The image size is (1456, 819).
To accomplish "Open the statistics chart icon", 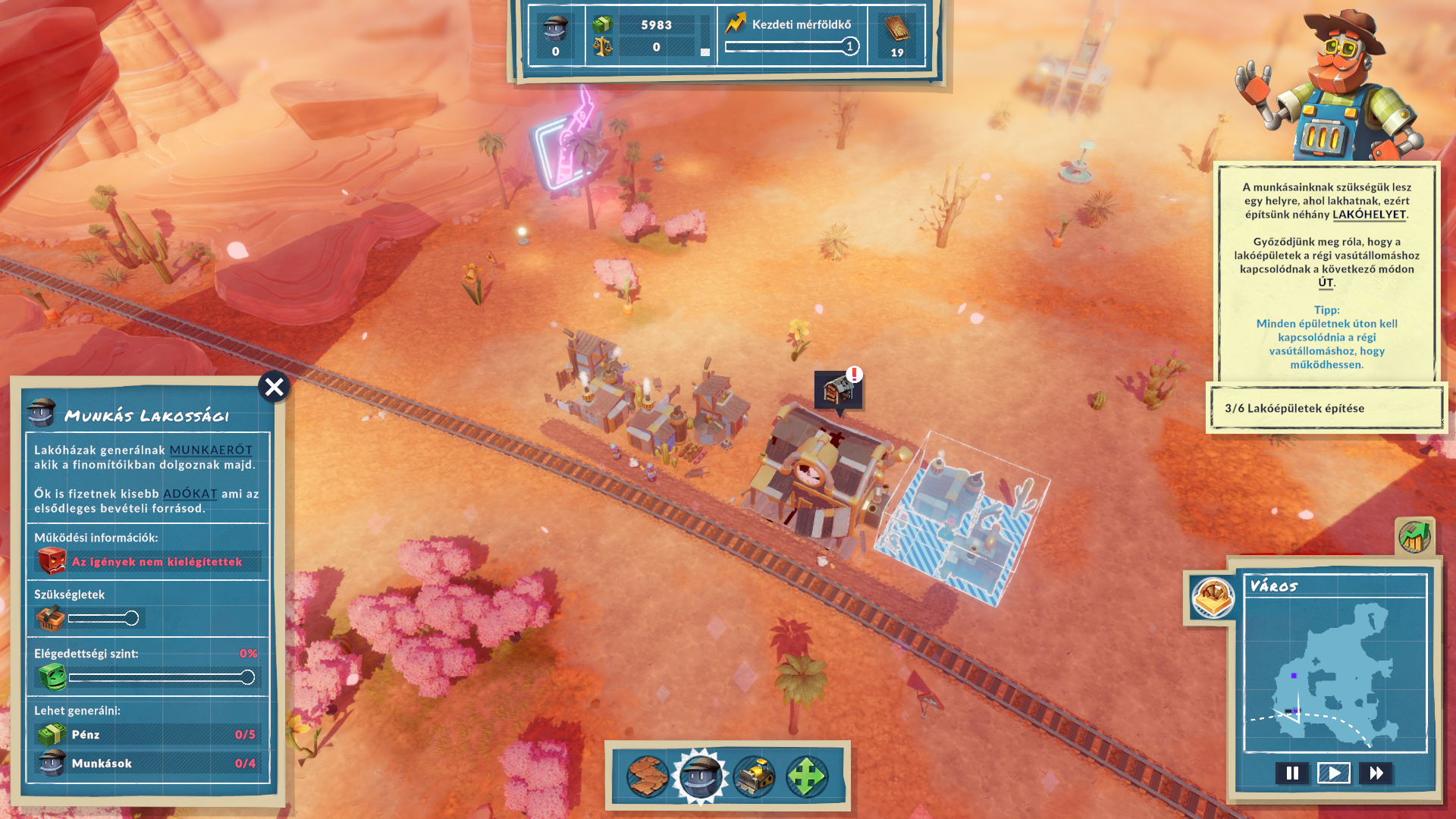I will tap(1414, 537).
